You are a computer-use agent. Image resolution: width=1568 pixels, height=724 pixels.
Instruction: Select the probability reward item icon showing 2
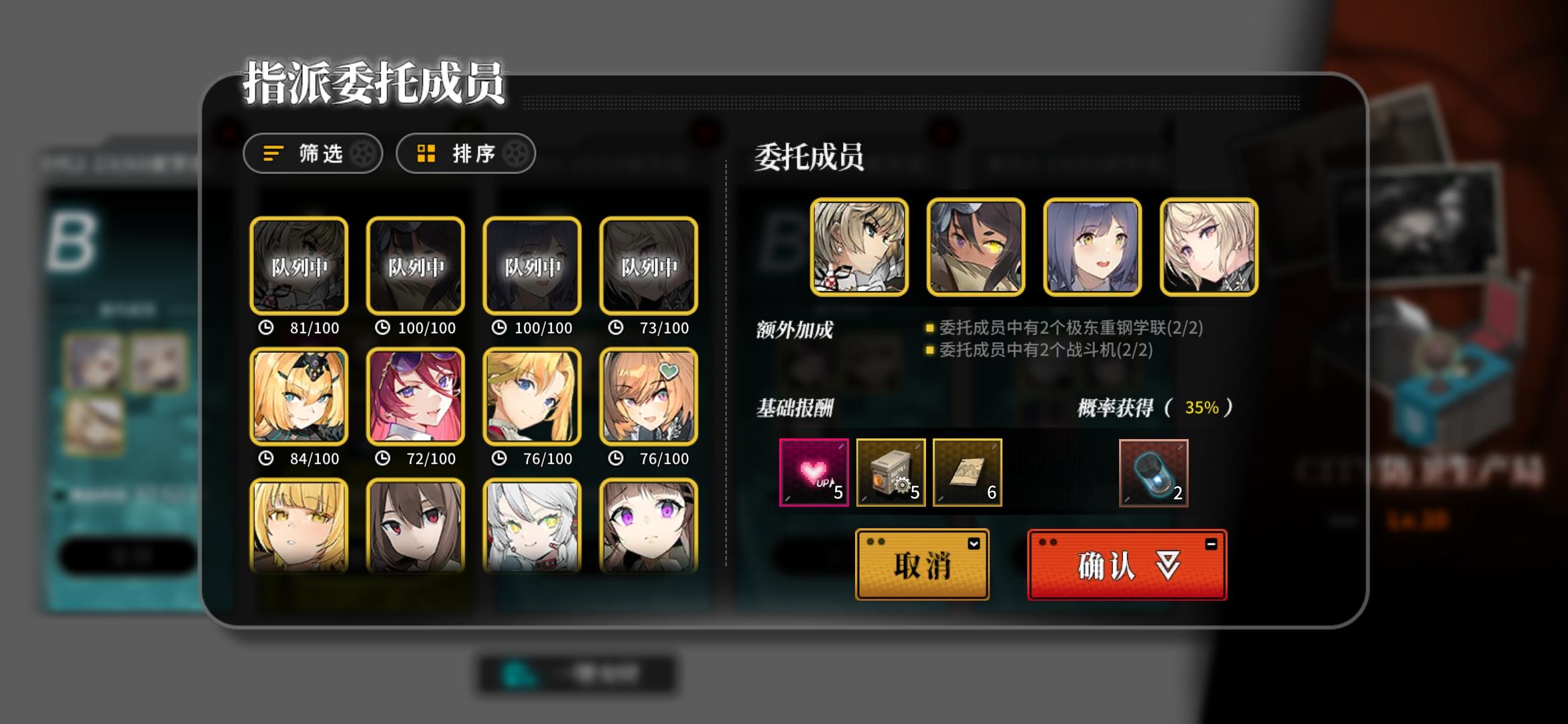pos(1154,473)
